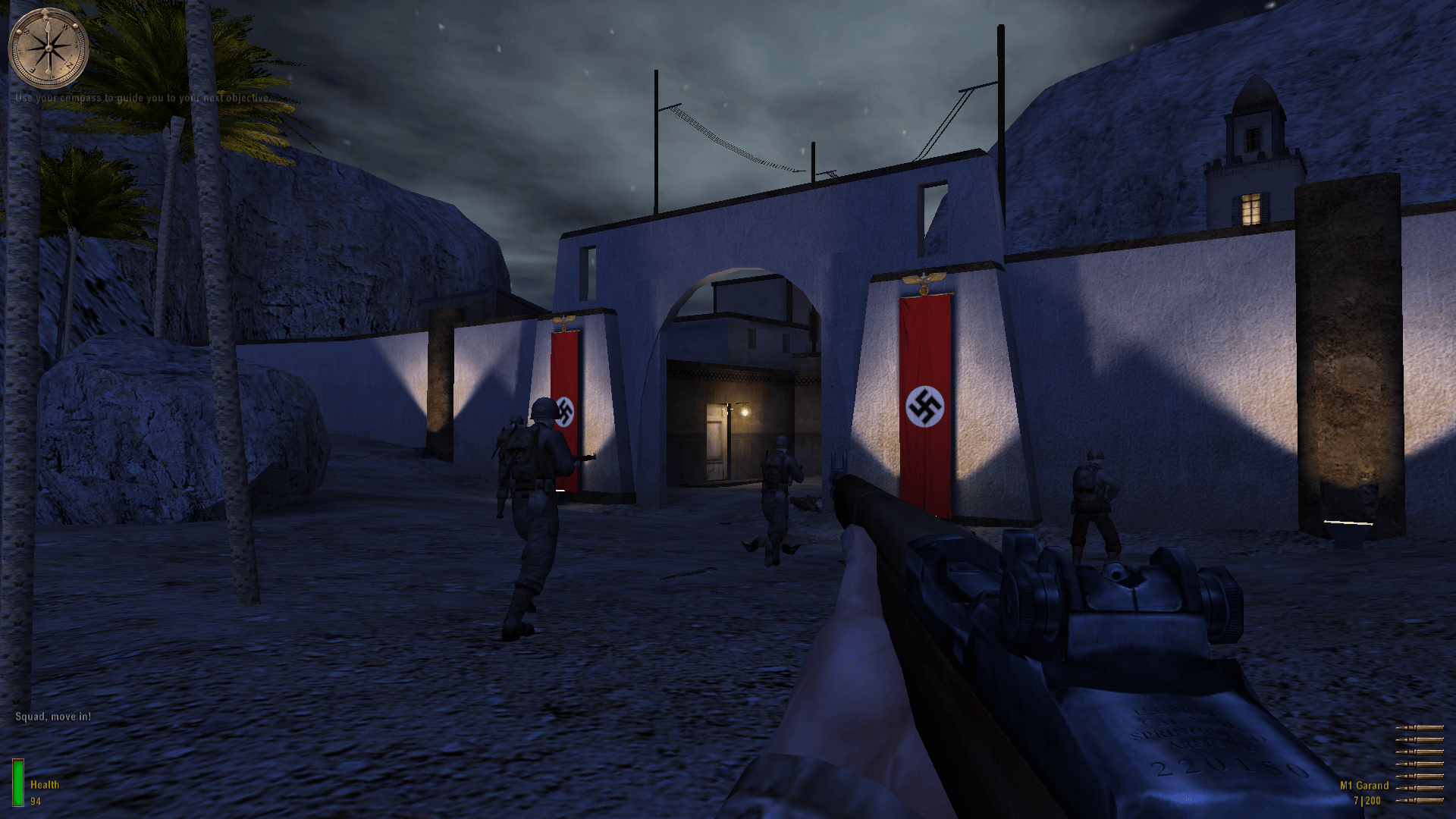This screenshot has height=819, width=1456.
Task: Click the compass in the corner
Action: point(48,49)
